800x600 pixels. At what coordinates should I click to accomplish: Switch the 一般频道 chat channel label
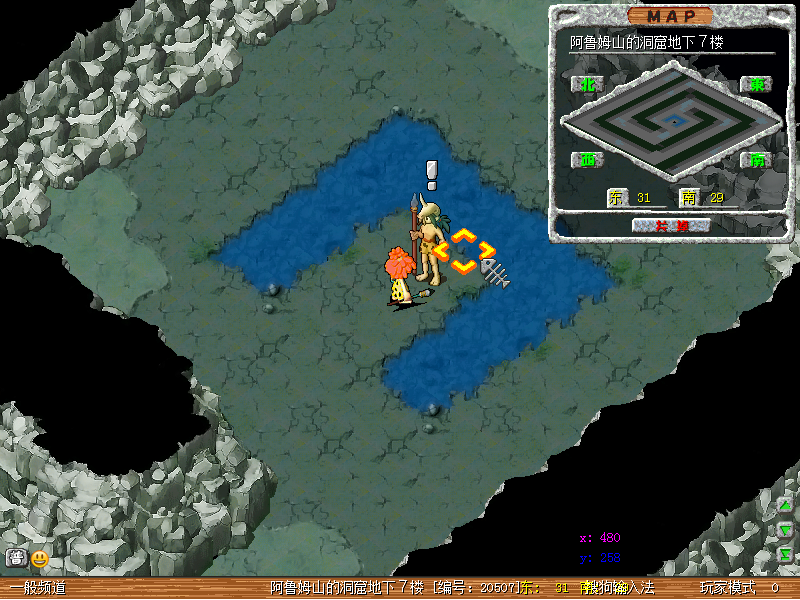[38, 588]
